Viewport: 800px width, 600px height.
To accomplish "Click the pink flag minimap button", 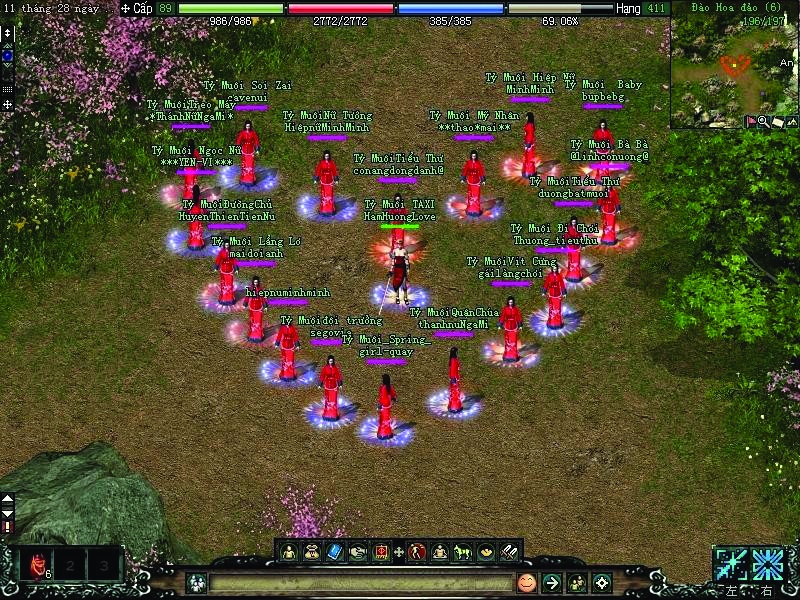I will coord(750,122).
